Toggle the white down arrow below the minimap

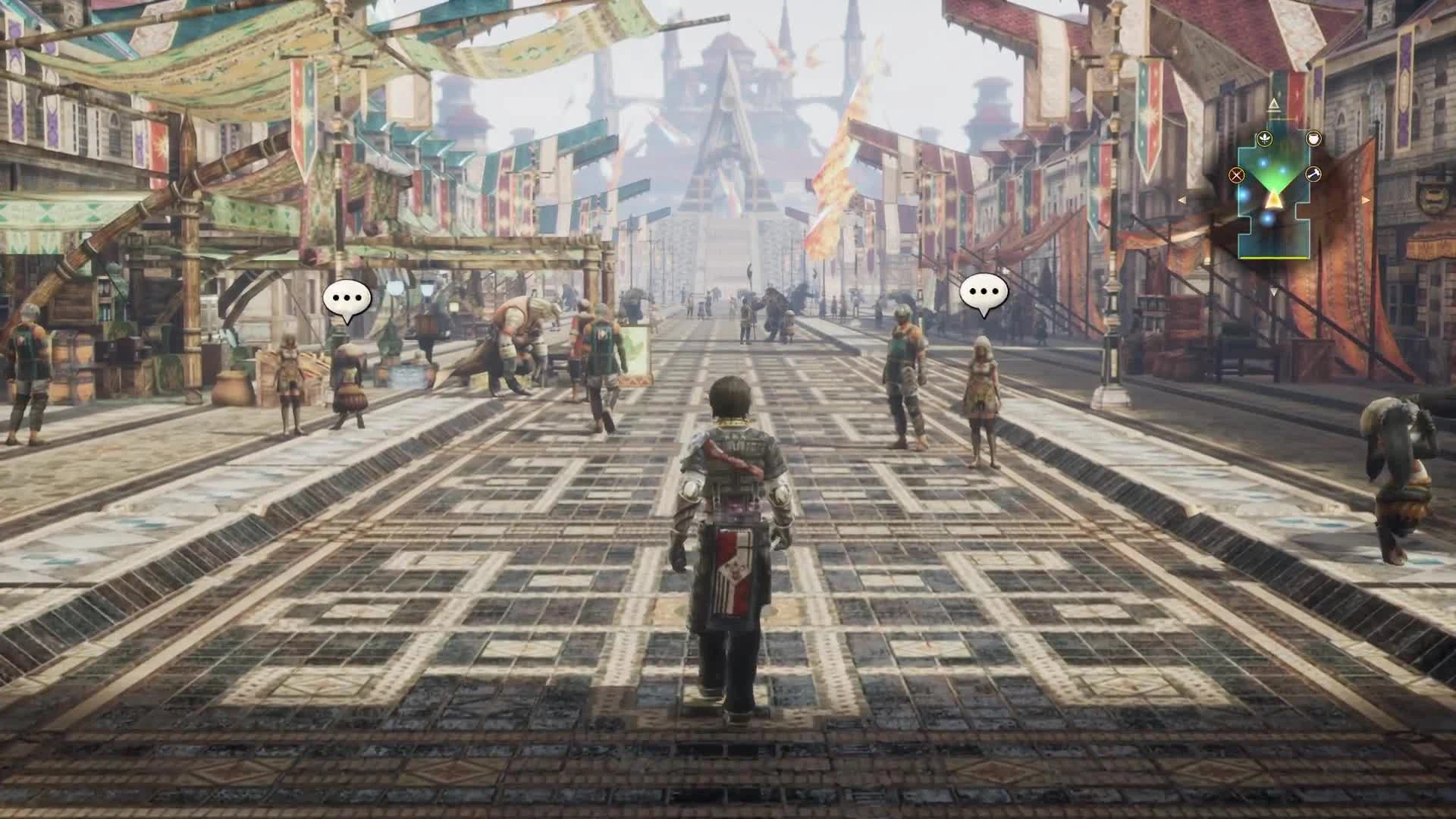[x=1274, y=291]
